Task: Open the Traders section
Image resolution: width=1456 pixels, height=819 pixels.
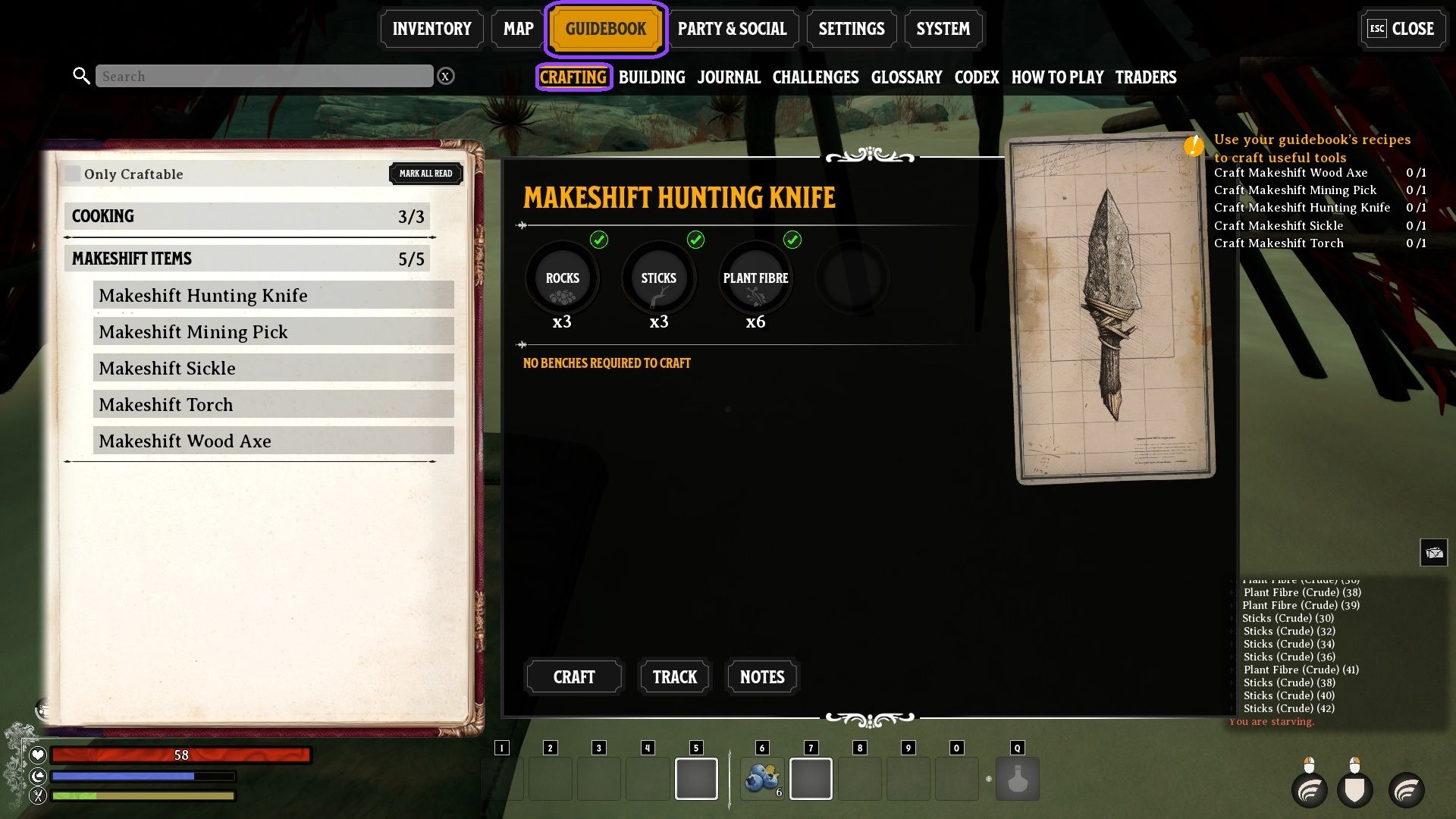Action: [x=1145, y=77]
